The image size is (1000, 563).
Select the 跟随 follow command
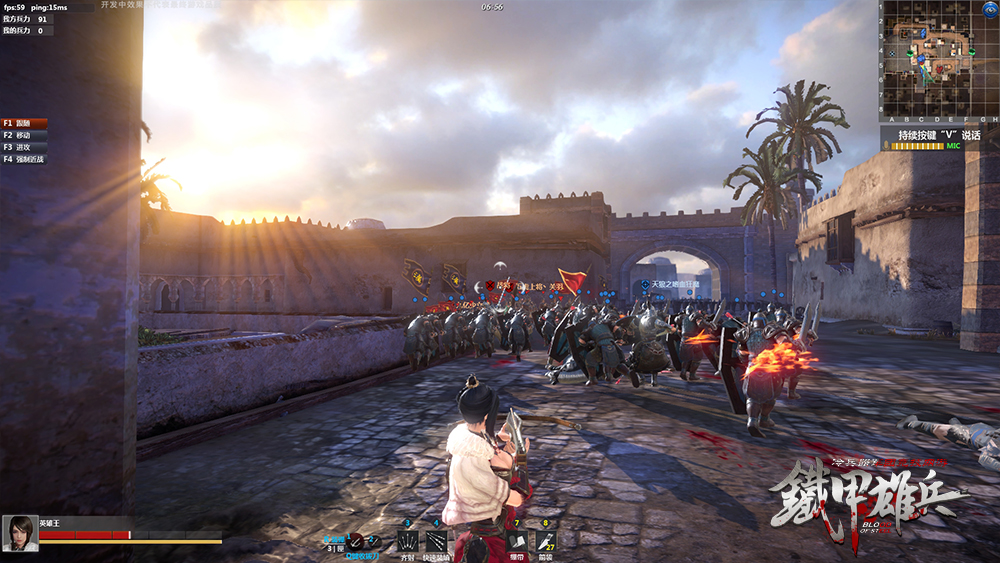coord(24,123)
